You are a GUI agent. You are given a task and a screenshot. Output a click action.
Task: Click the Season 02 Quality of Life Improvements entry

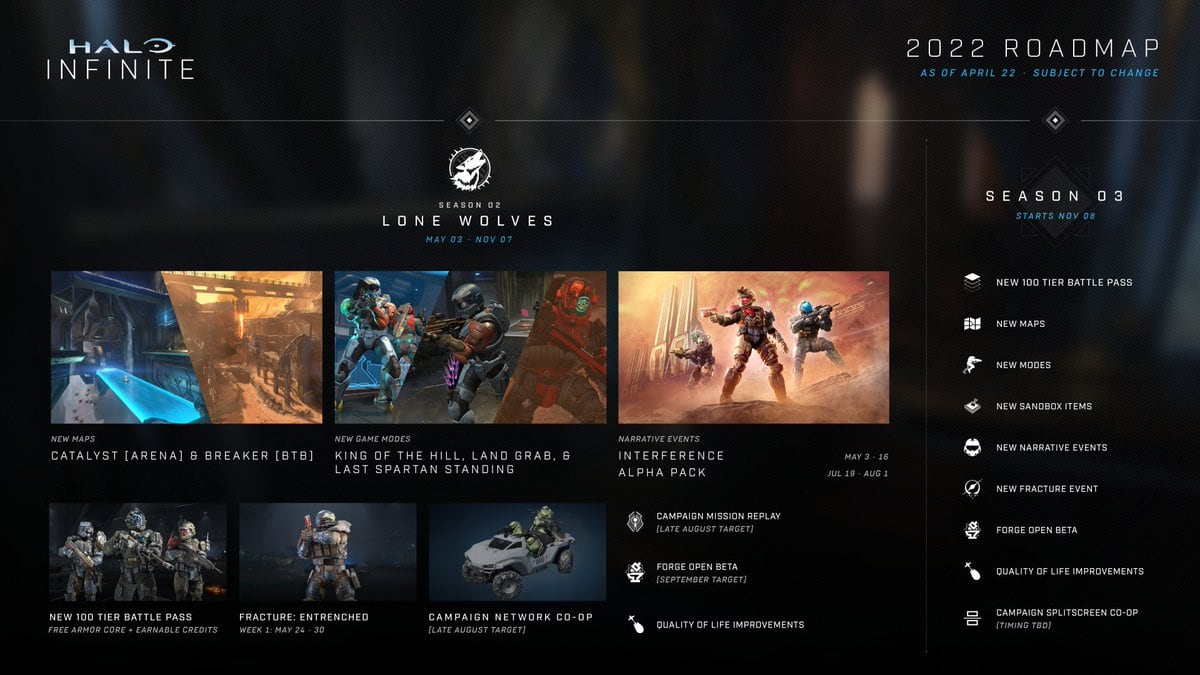[729, 624]
